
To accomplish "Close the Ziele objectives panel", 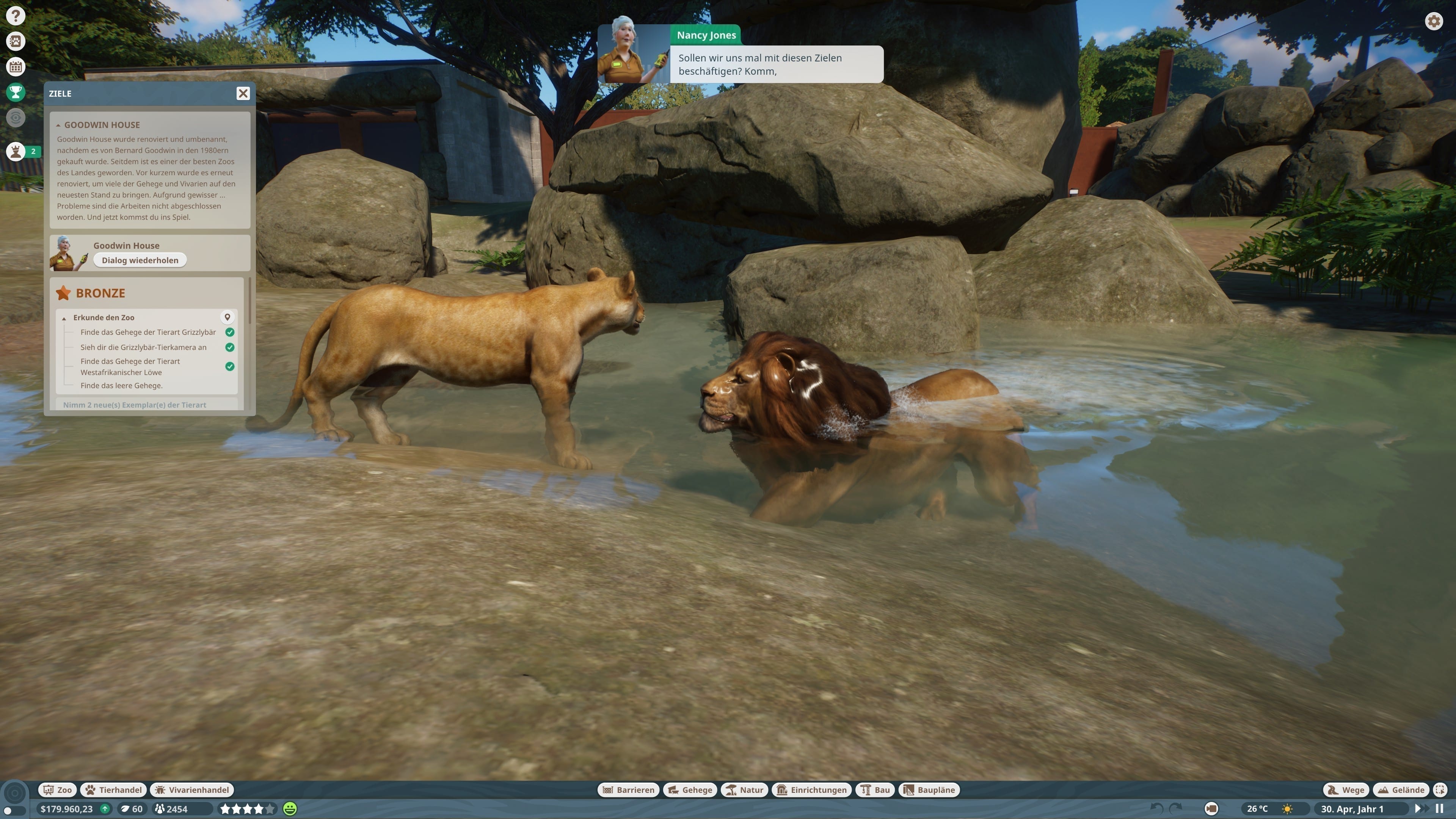I will tap(243, 93).
